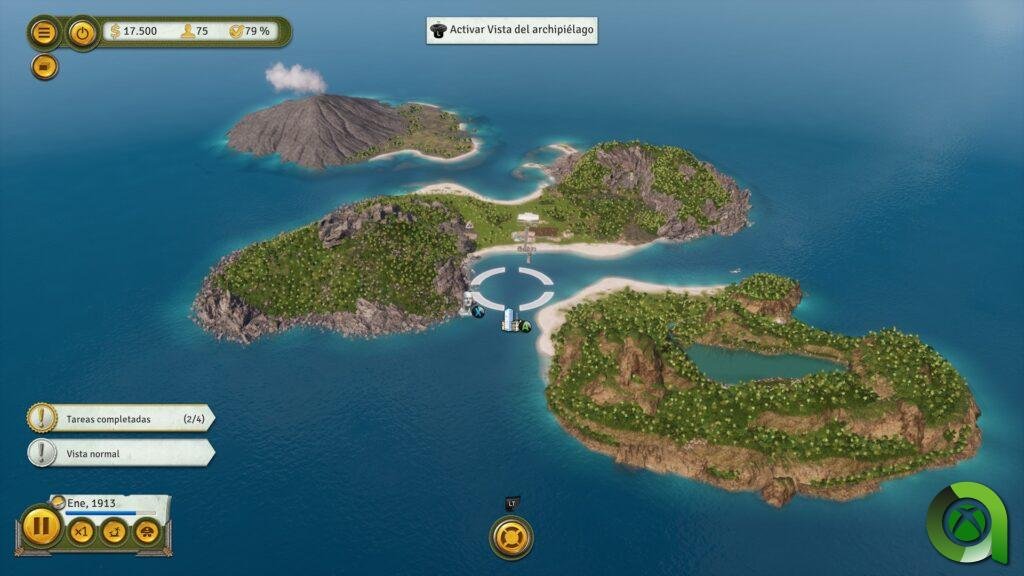The height and width of the screenshot is (576, 1024).
Task: Open the small folder icon button
Action: tap(44, 66)
